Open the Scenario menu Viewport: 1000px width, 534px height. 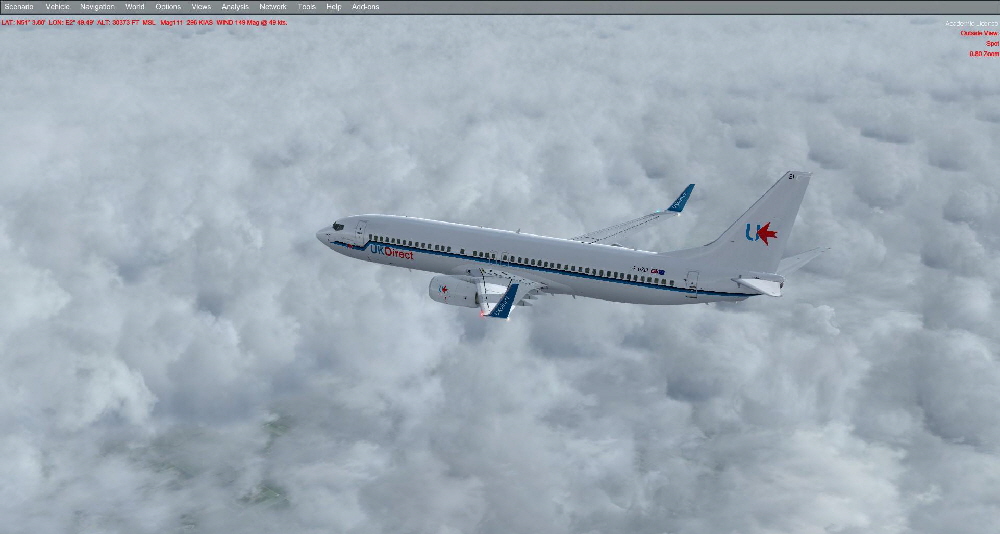coord(19,7)
